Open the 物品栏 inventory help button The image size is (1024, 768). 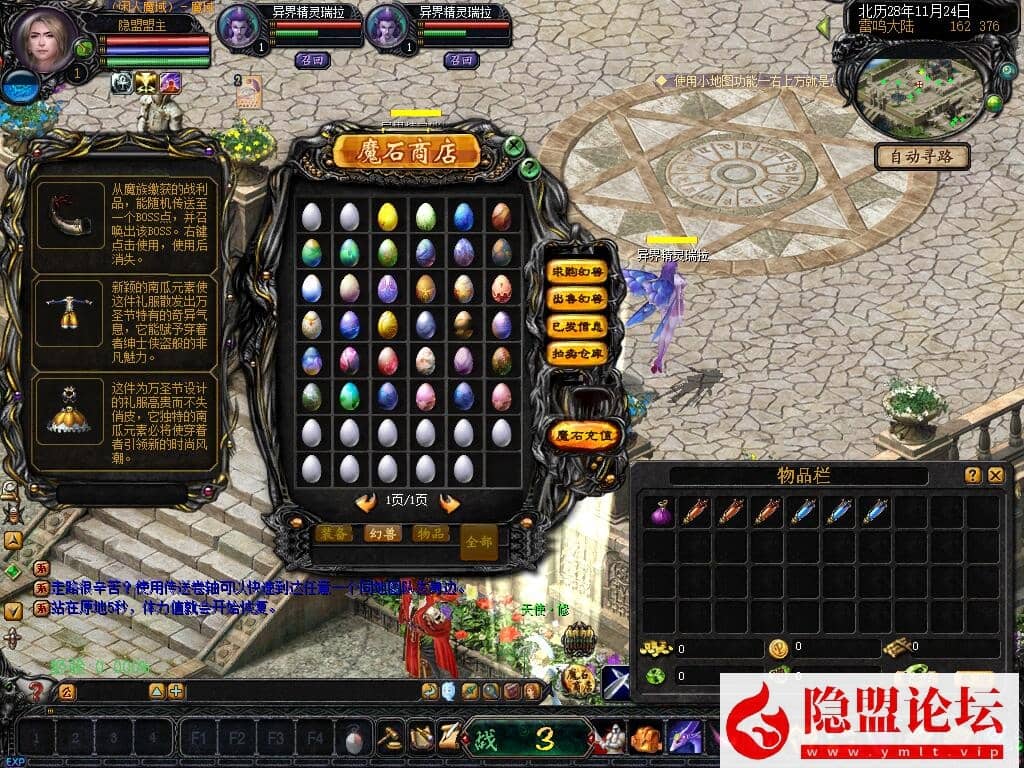point(972,476)
